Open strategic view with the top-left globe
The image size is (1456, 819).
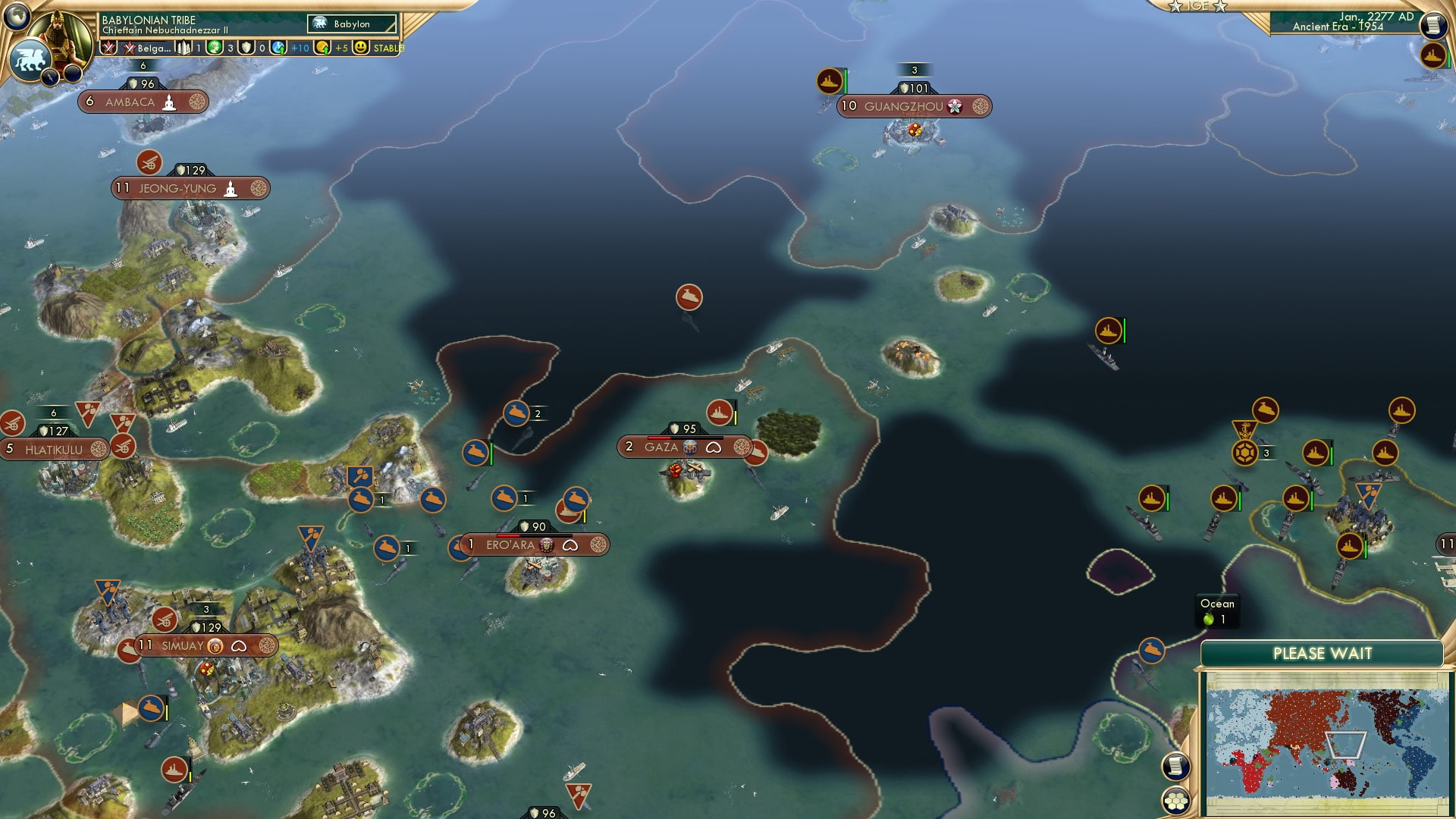click(x=19, y=19)
